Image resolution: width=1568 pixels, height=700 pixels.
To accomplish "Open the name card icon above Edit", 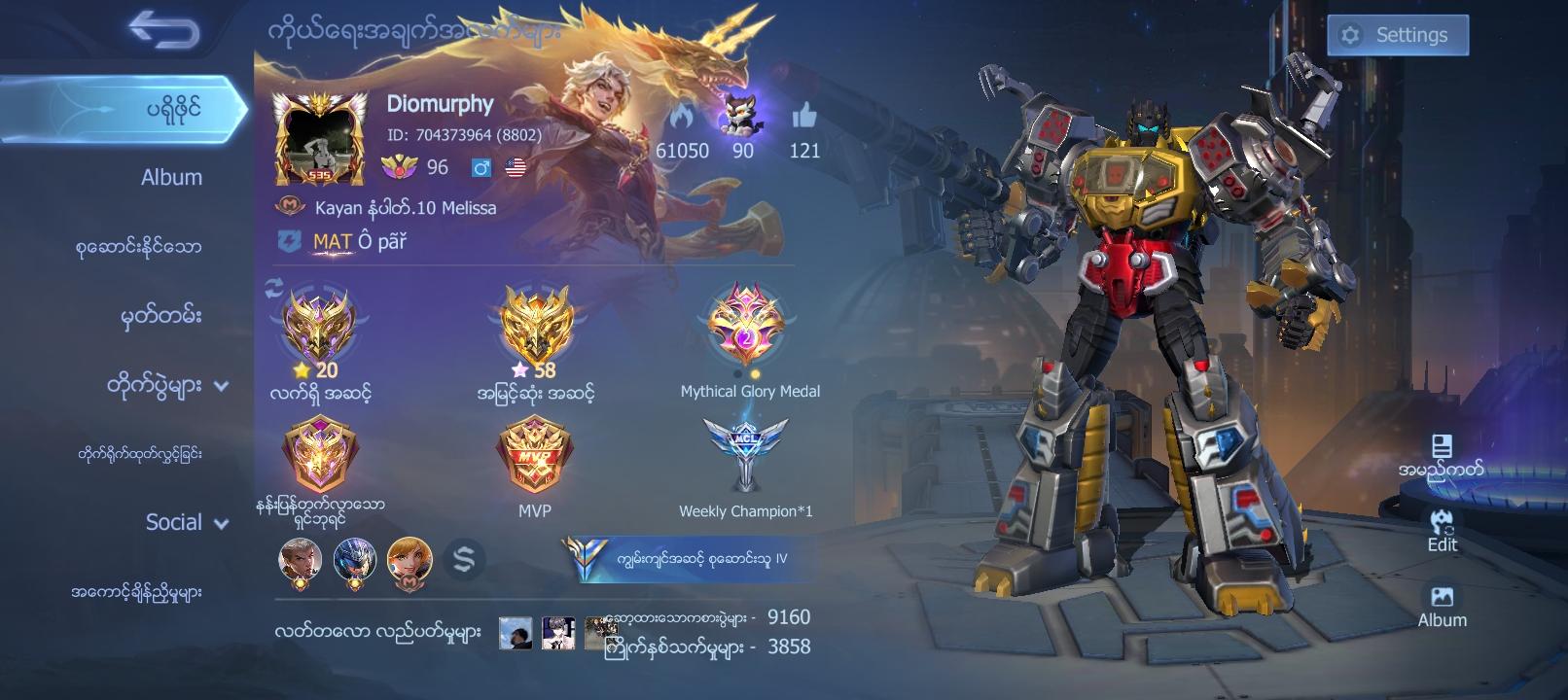I will pyautogui.click(x=1443, y=447).
